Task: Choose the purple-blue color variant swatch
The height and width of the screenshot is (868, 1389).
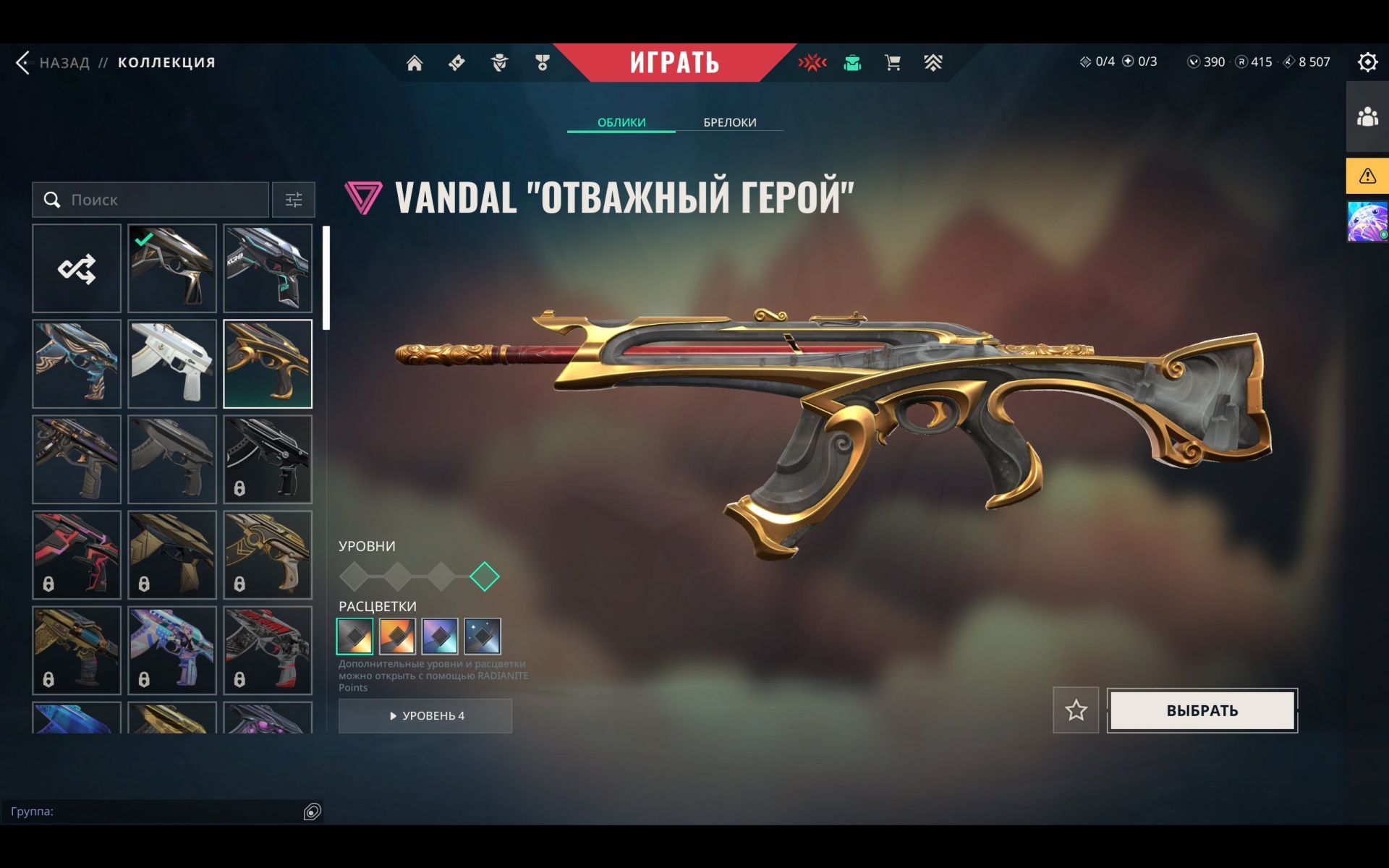Action: pos(440,636)
